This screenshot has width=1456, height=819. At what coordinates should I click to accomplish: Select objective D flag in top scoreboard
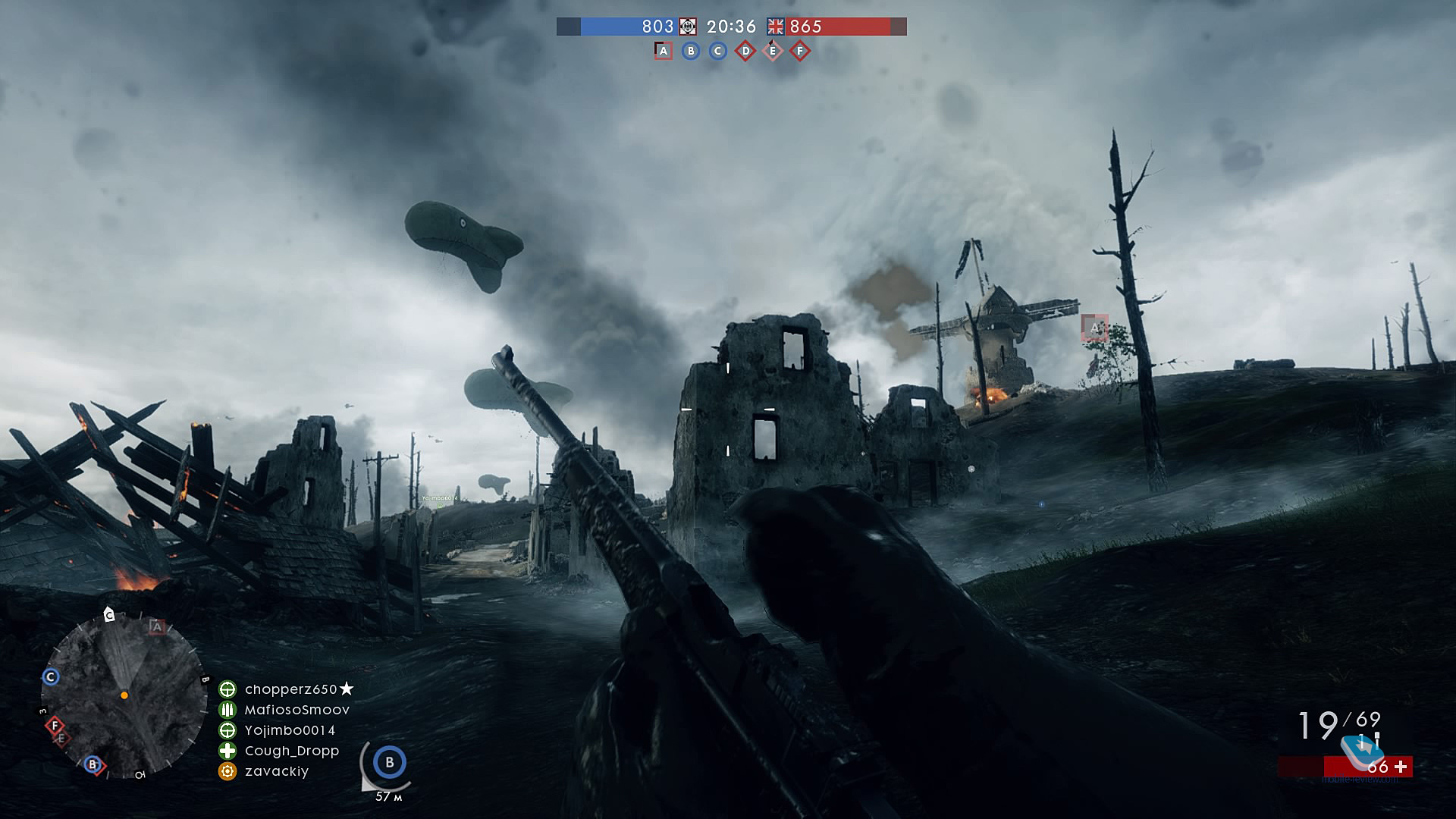pyautogui.click(x=745, y=51)
